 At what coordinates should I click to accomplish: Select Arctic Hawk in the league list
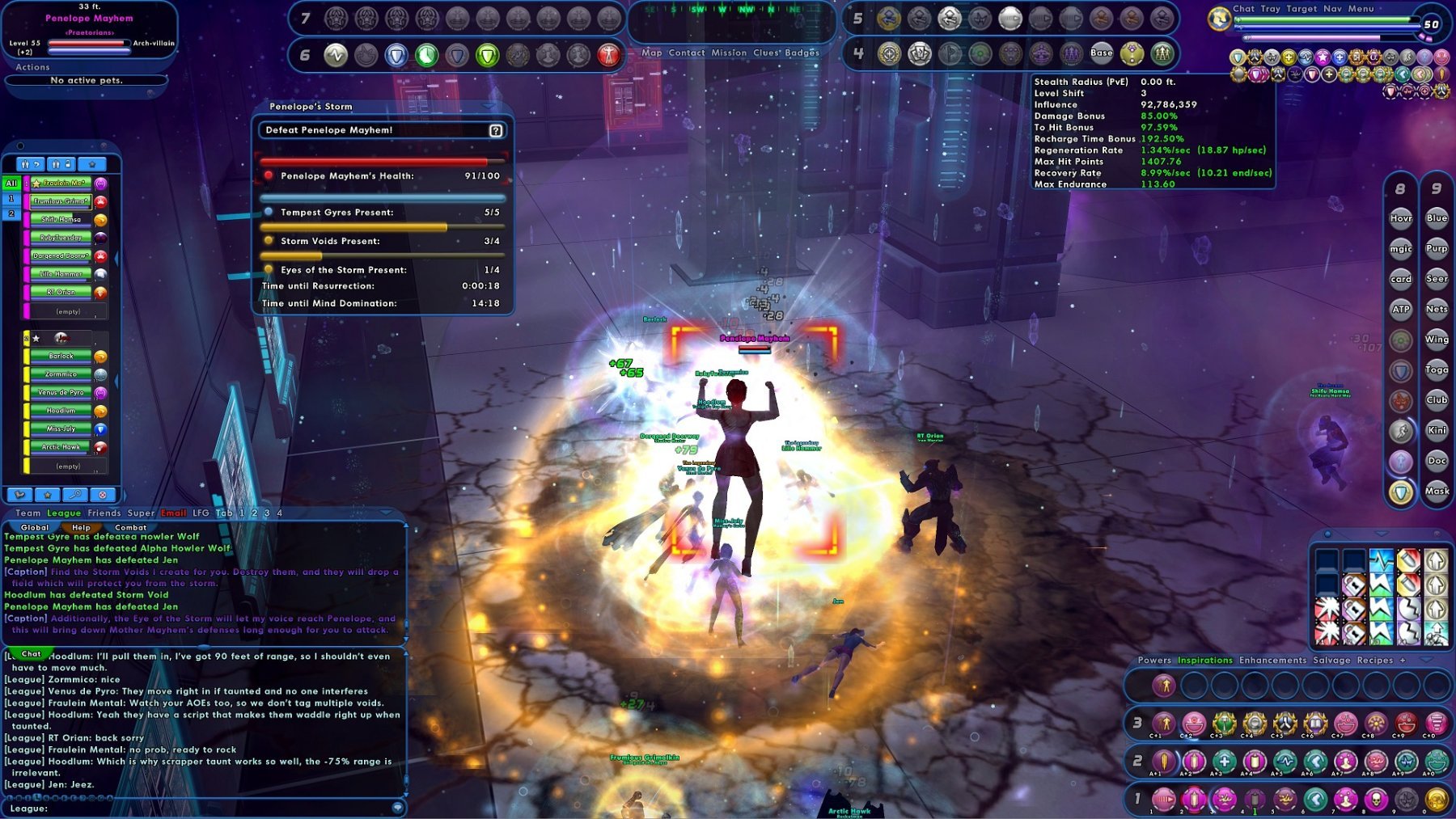click(61, 447)
